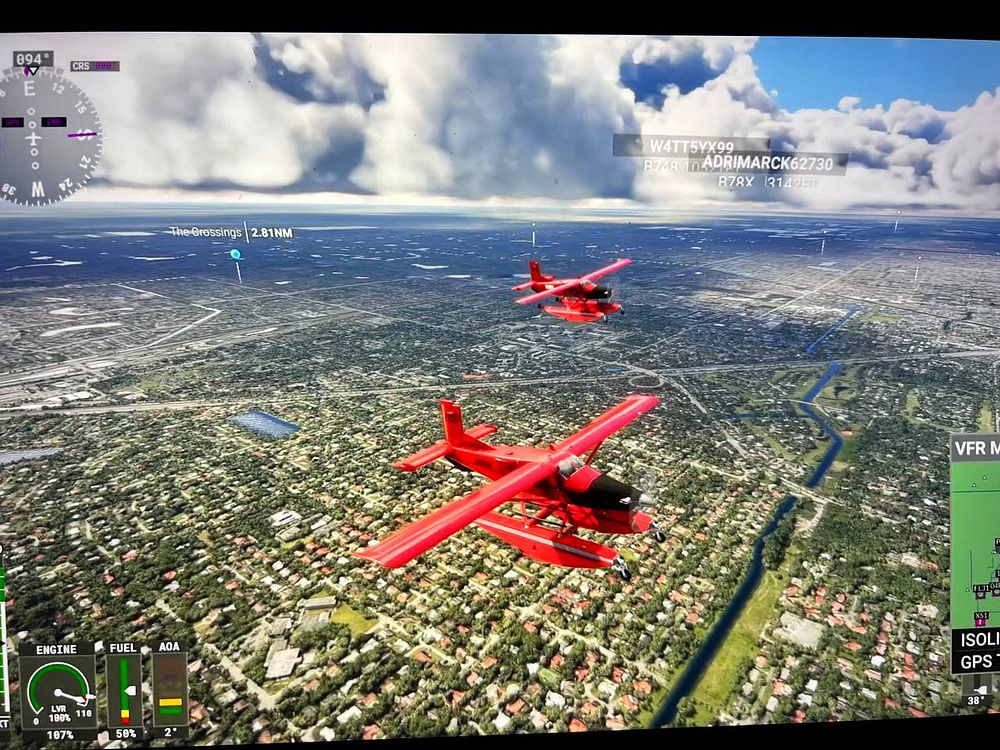Click the AOA indicator panel
1000x750 pixels.
pyautogui.click(x=170, y=689)
